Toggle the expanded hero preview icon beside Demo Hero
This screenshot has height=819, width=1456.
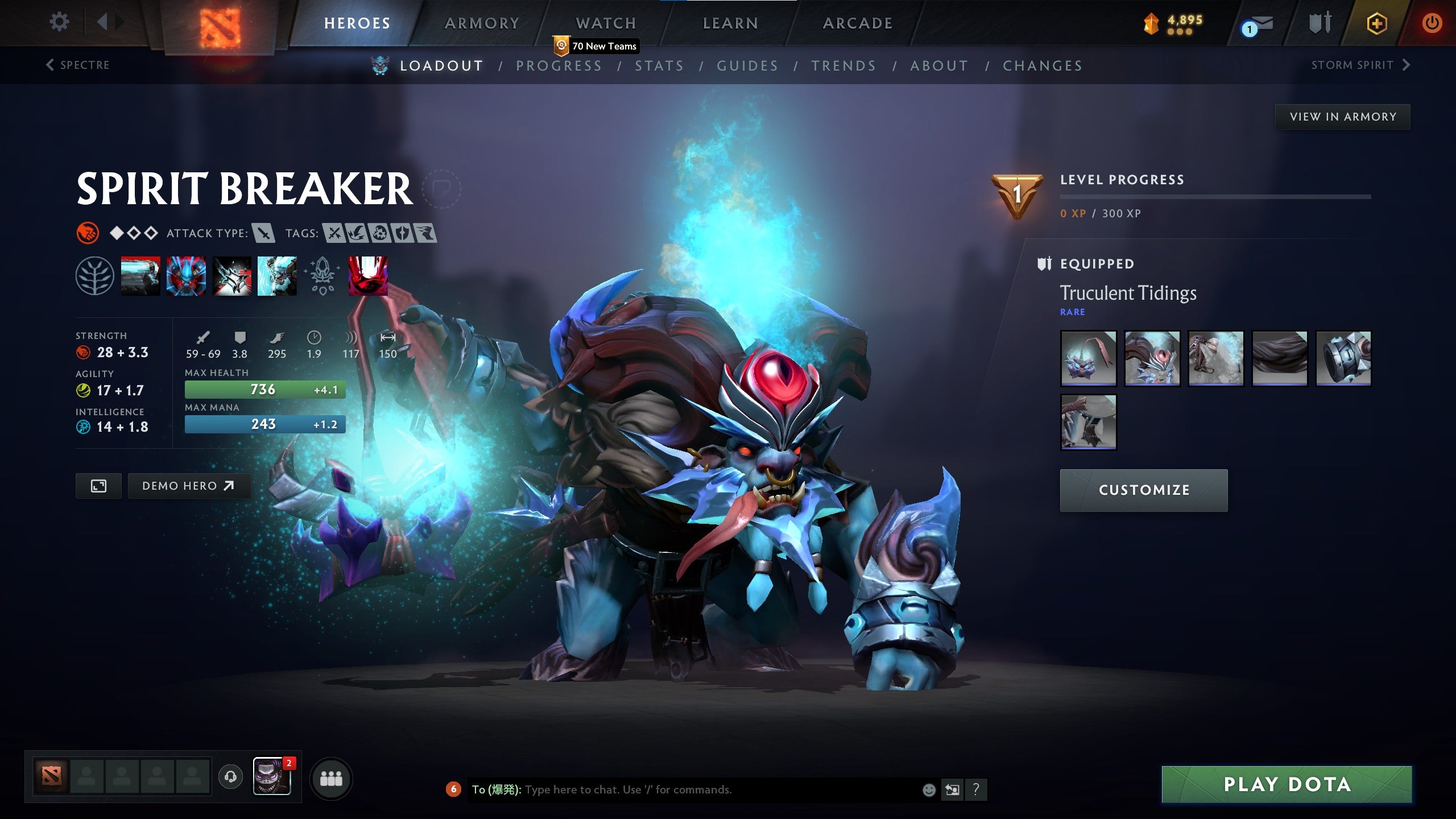tap(98, 486)
